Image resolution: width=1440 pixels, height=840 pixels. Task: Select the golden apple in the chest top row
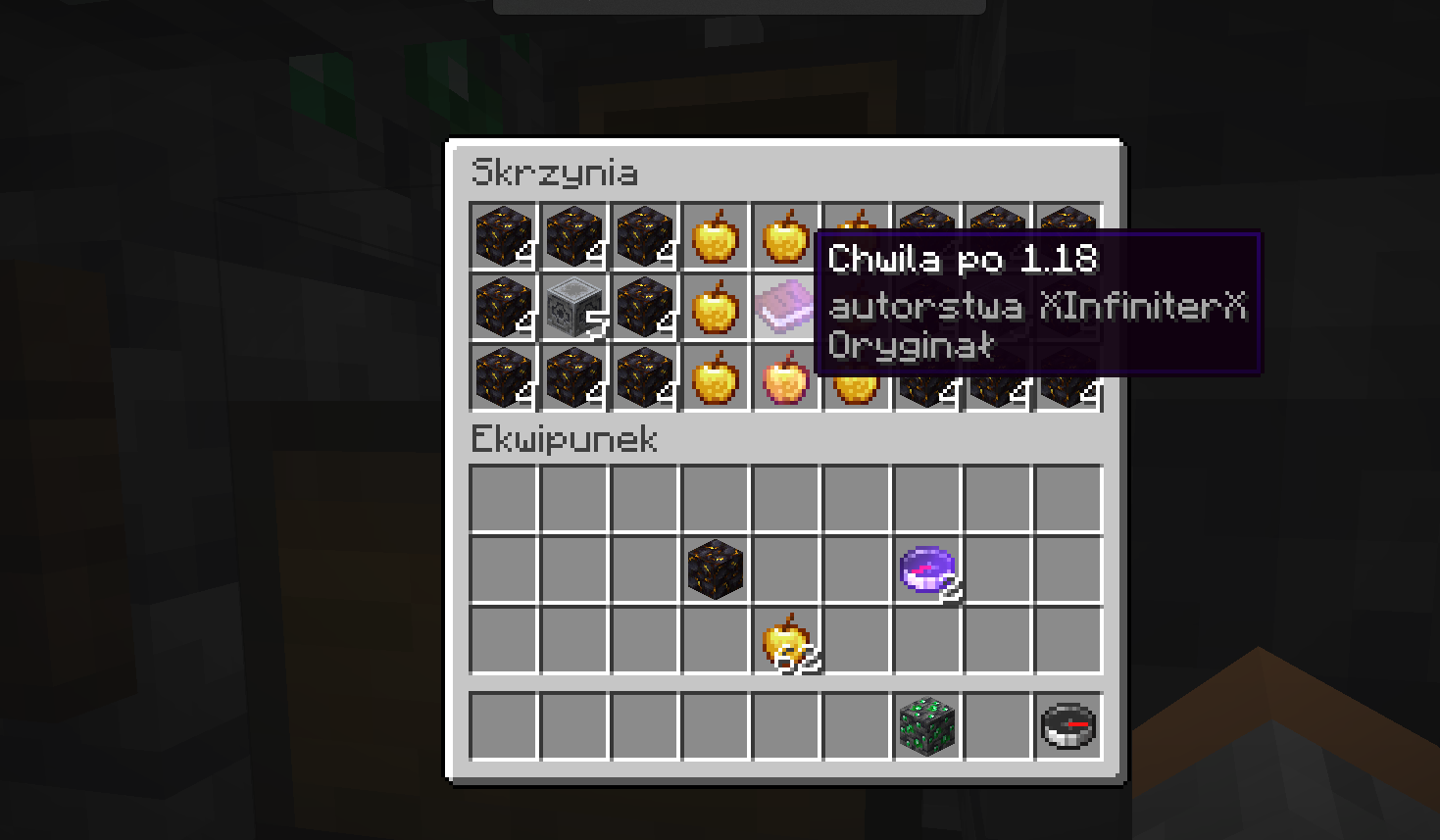715,235
